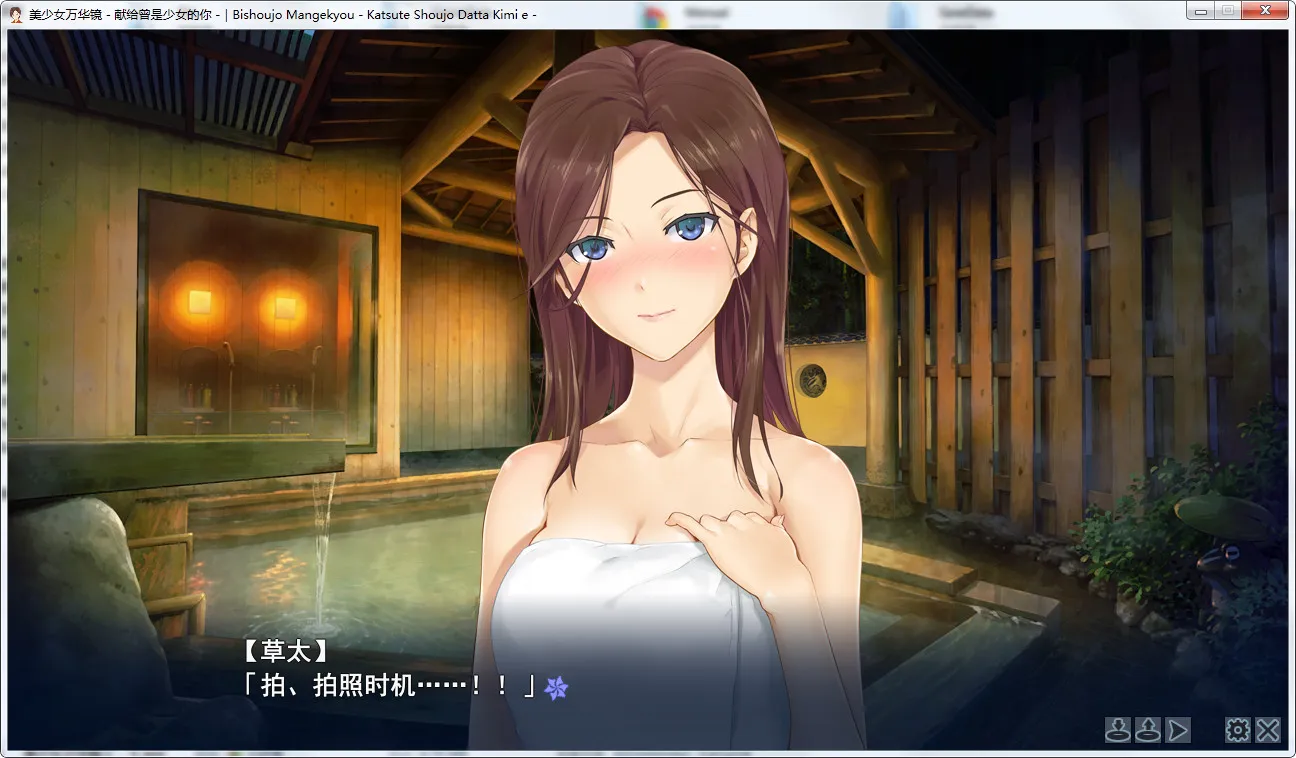Close the game via the red X
Image resolution: width=1296 pixels, height=758 pixels.
pyautogui.click(x=1265, y=10)
